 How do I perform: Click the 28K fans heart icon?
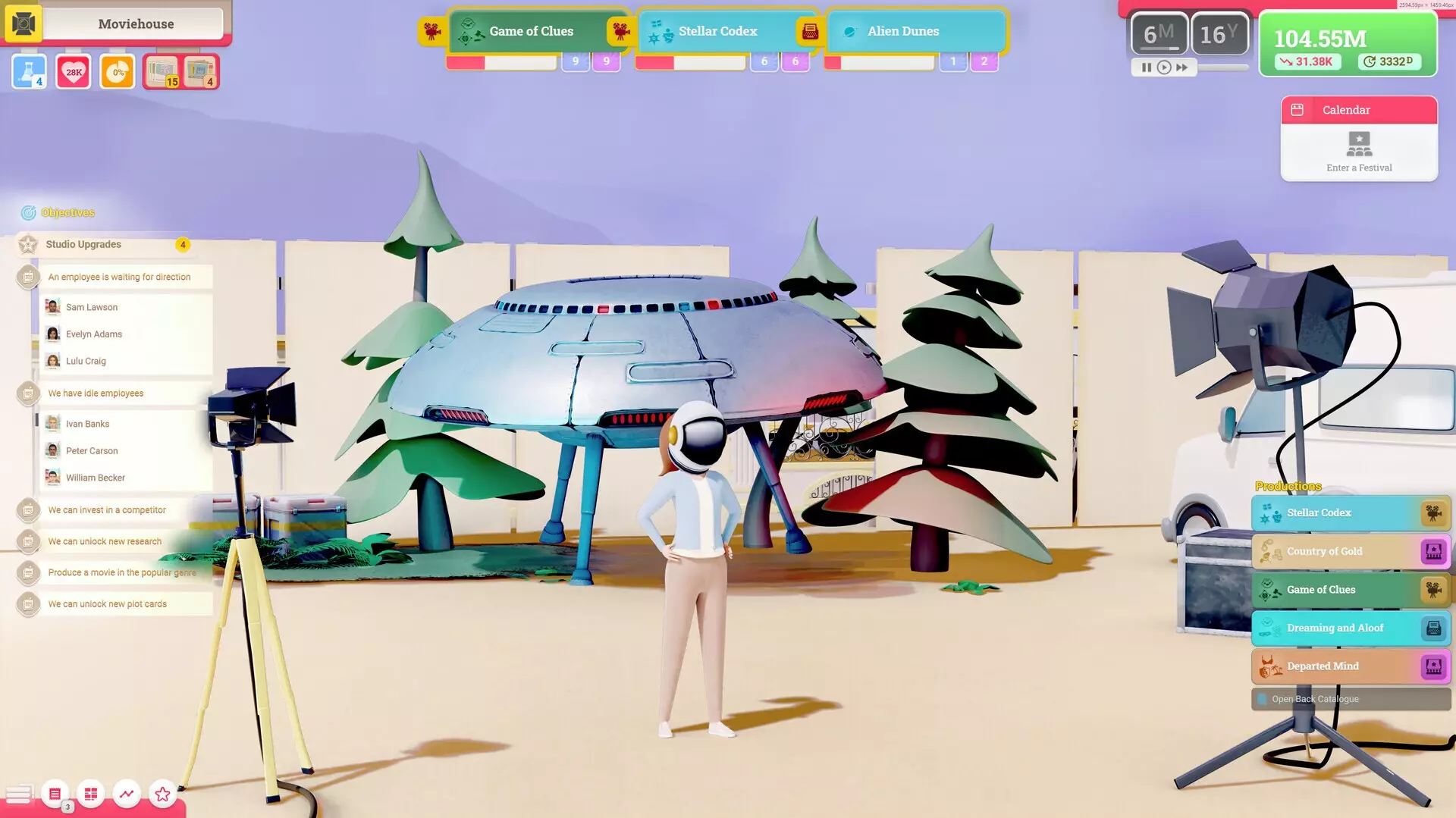[72, 71]
